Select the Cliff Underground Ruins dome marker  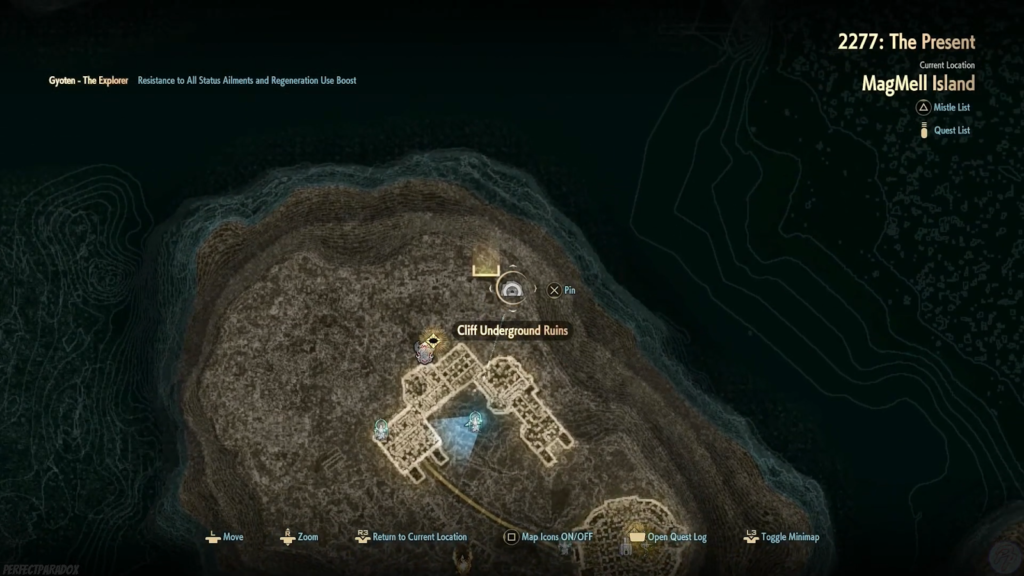click(x=513, y=290)
